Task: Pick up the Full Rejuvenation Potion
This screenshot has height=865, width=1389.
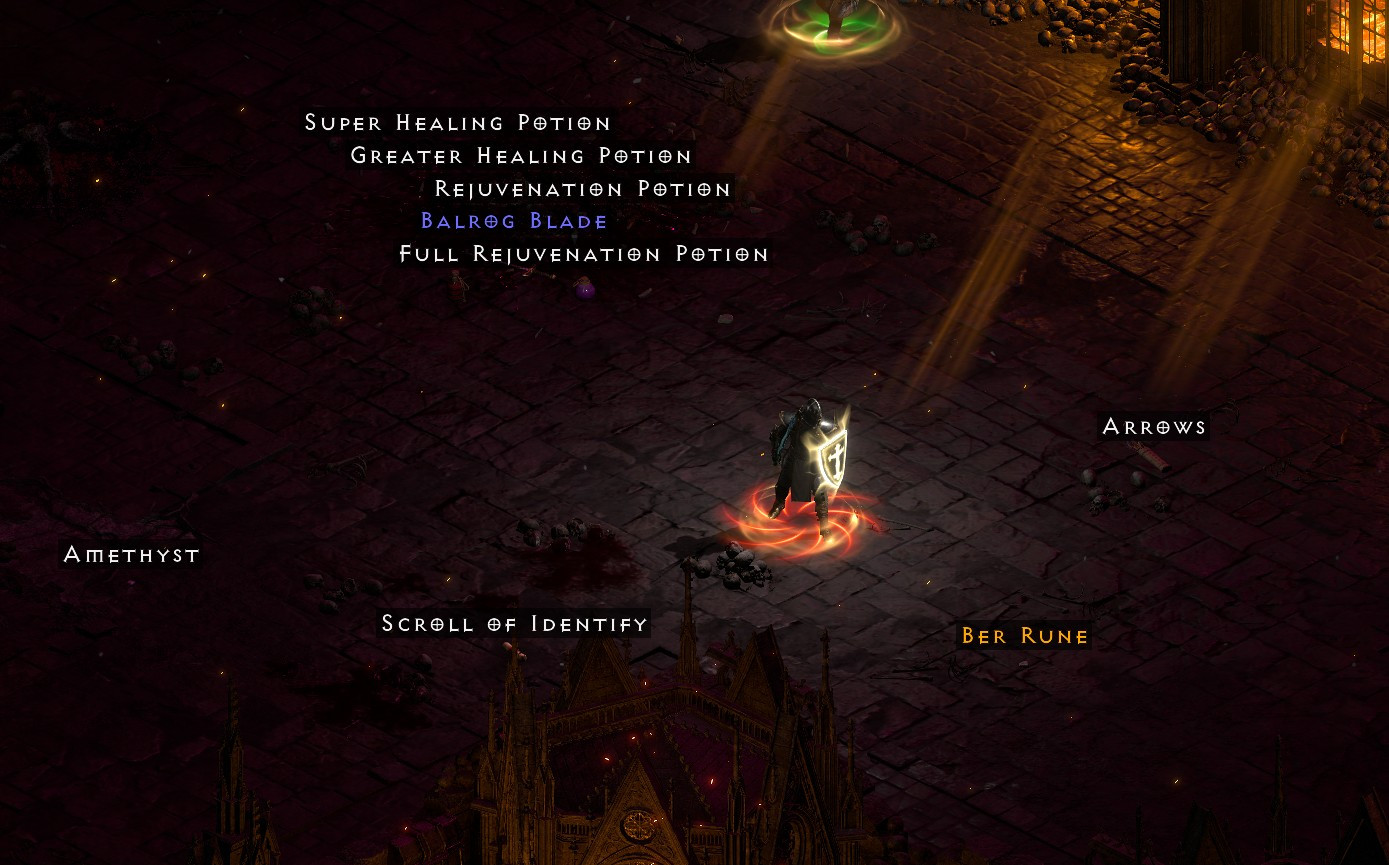Action: tap(583, 254)
